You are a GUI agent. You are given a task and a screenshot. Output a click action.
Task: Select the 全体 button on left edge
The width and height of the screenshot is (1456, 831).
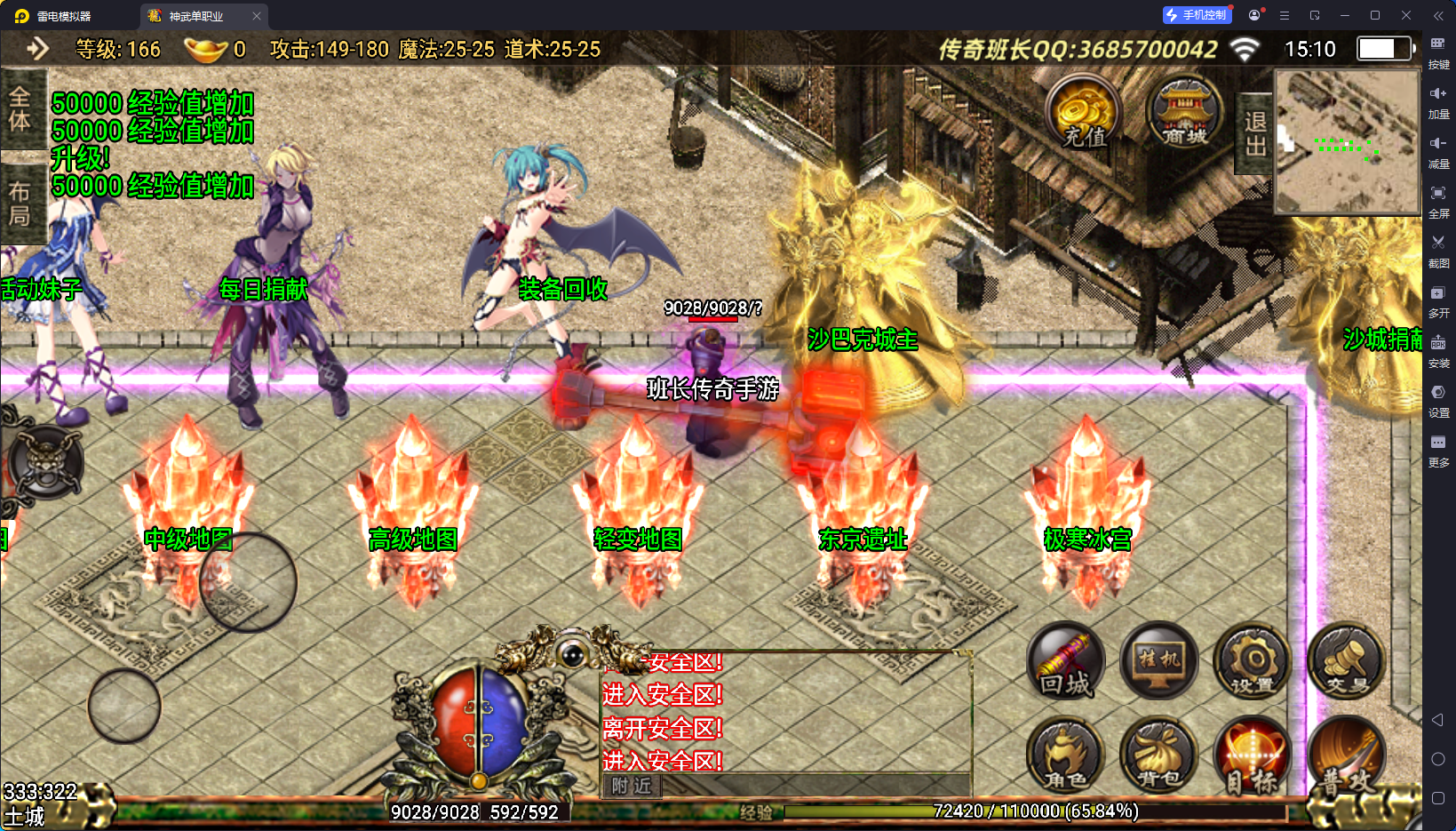click(20, 108)
